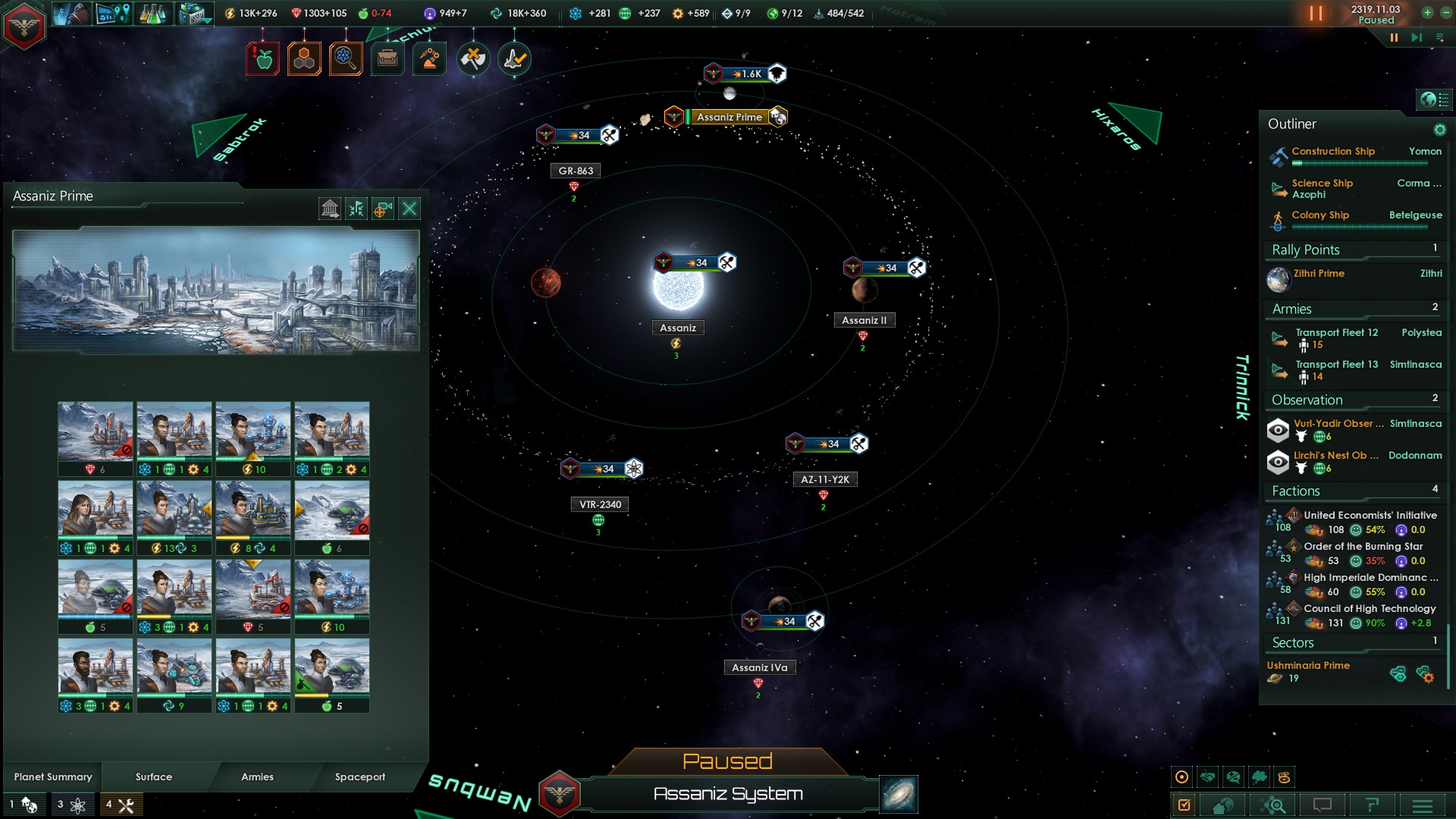
Task: Select the Colony Ship in the Outliner
Action: (x=1320, y=215)
